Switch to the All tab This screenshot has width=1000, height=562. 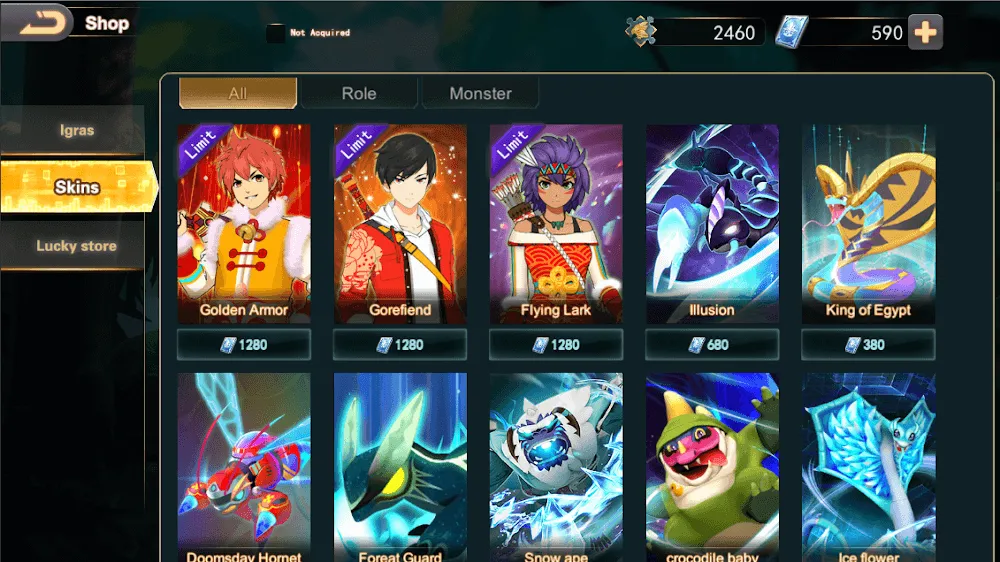tap(238, 93)
